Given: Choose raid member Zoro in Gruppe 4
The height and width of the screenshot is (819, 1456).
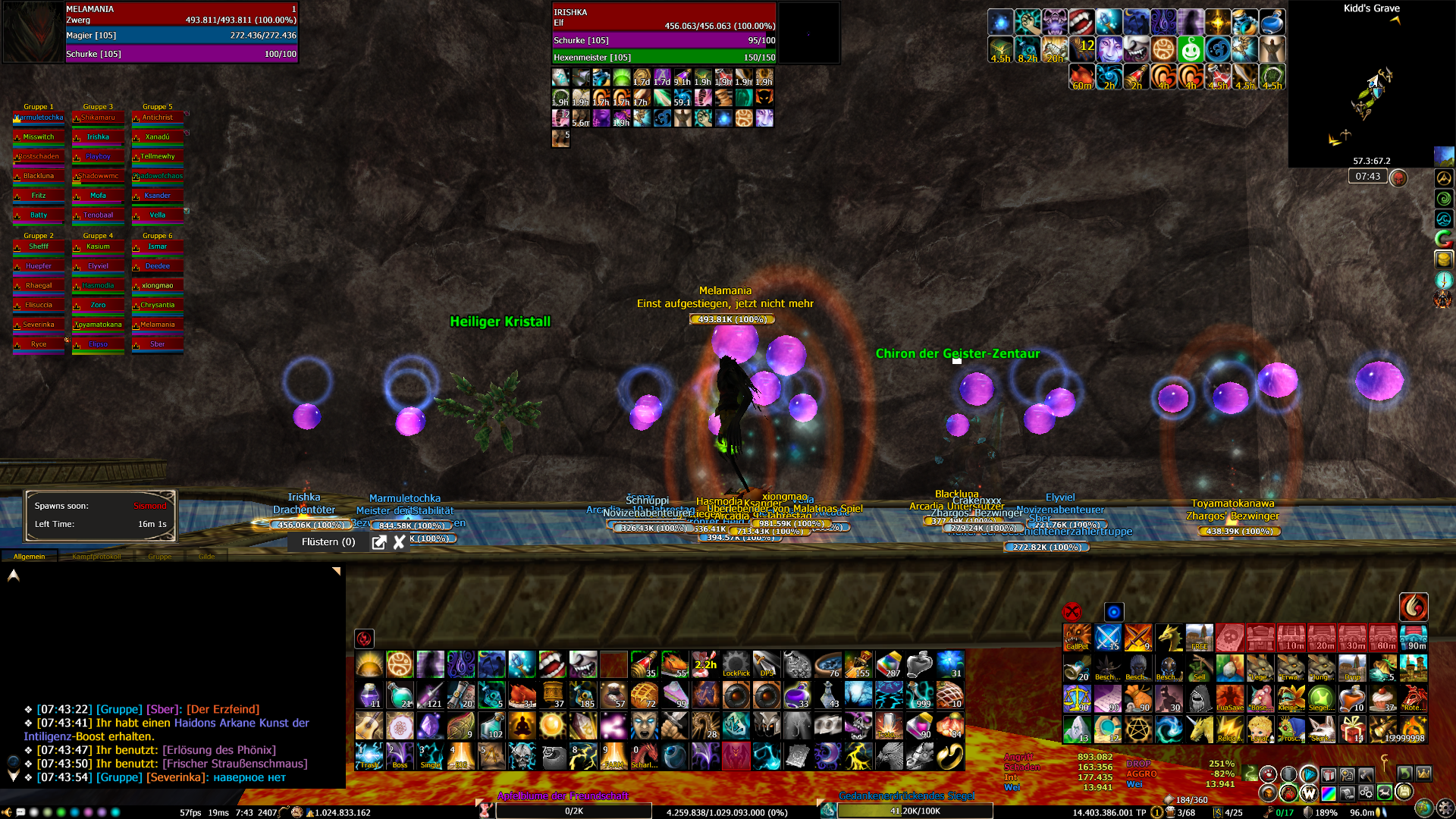Looking at the screenshot, I should (98, 305).
